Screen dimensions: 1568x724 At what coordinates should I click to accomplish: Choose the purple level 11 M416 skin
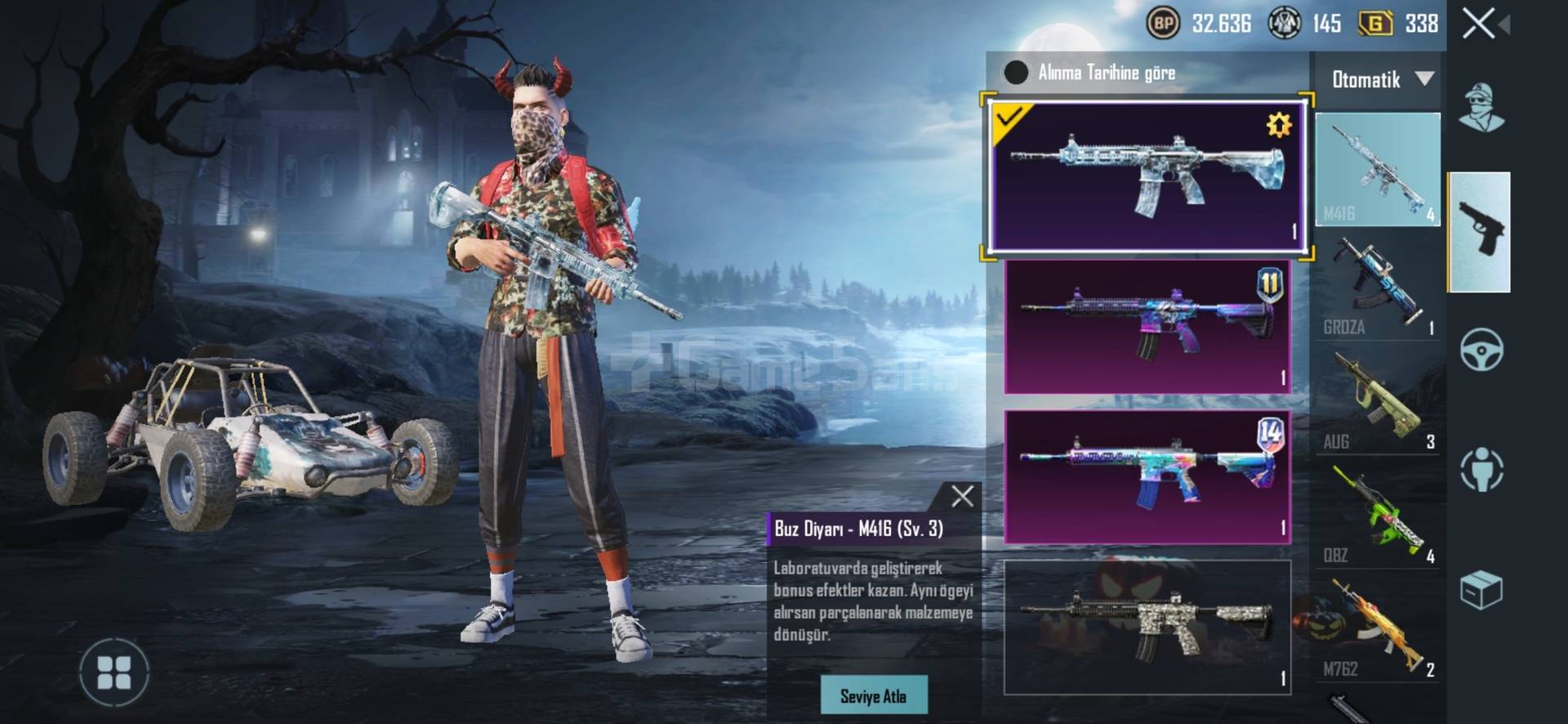pyautogui.click(x=1147, y=327)
